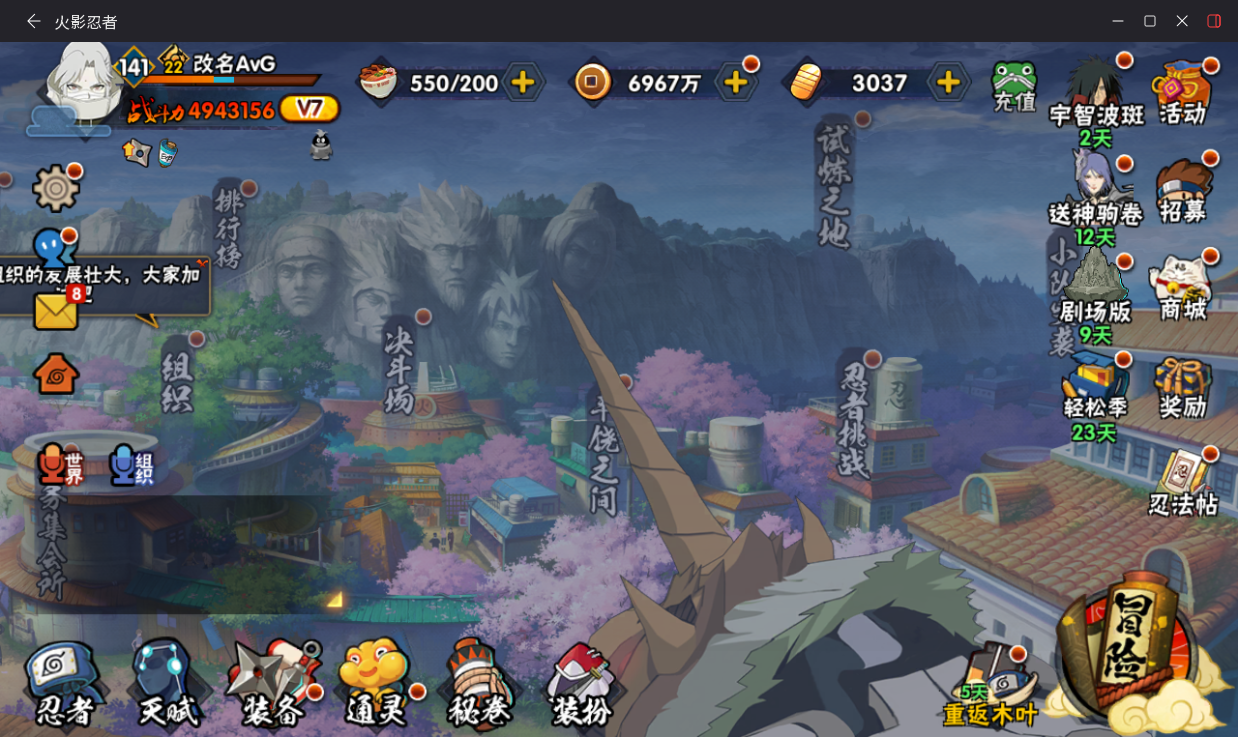Click the window back arrow

34,21
